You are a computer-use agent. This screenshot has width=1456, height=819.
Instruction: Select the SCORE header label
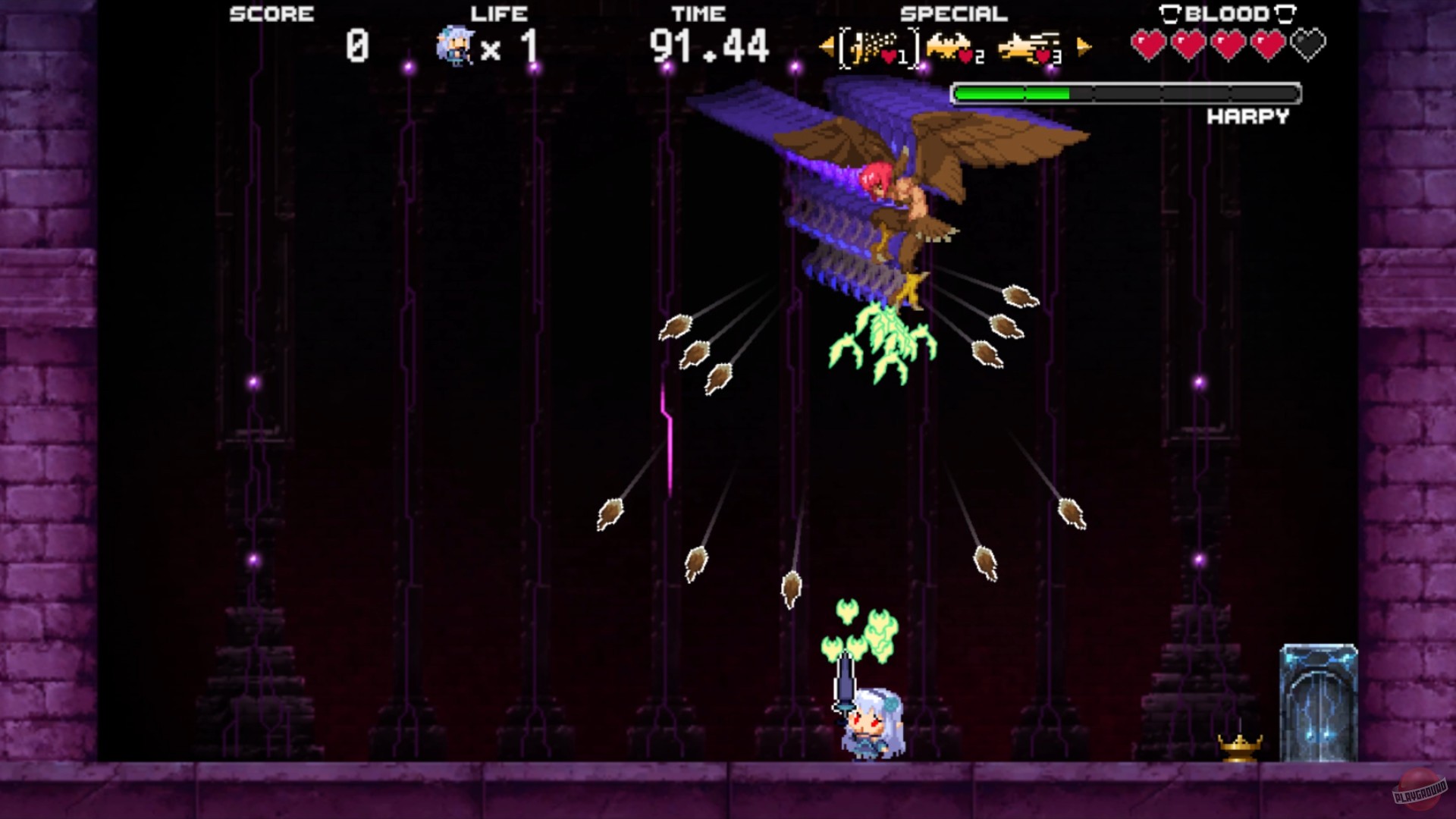(x=271, y=13)
